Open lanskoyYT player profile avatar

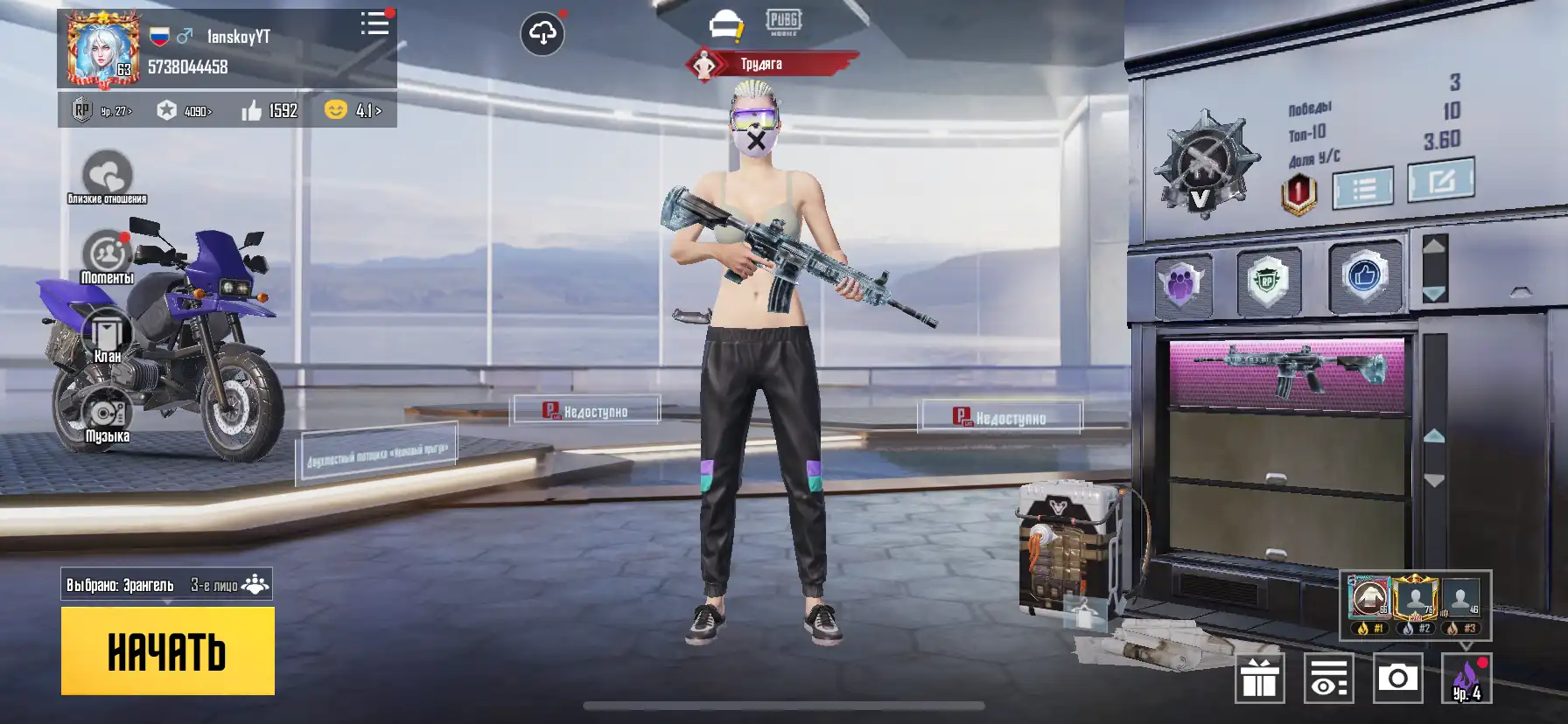point(102,51)
